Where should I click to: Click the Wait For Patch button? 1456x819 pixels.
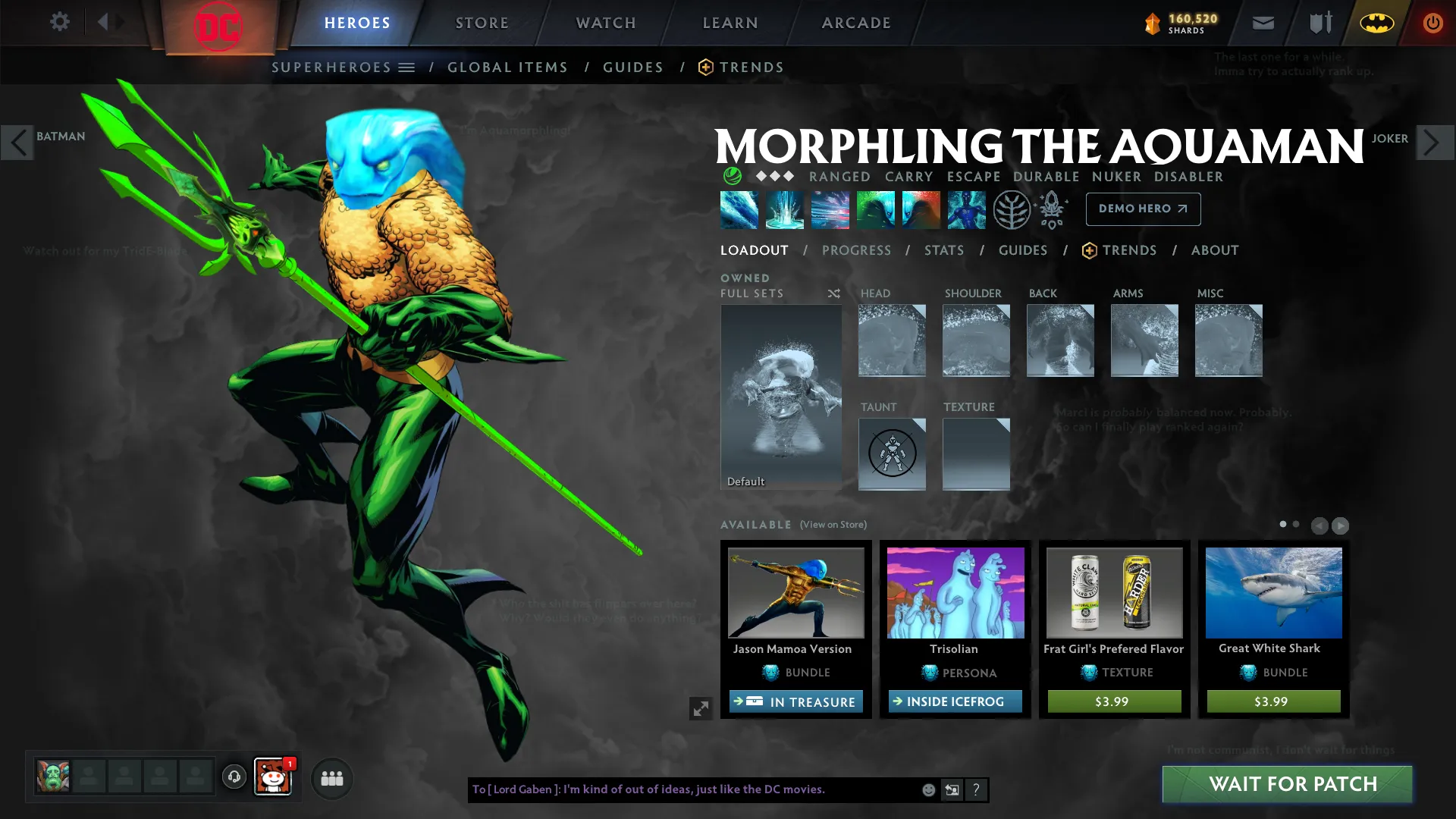click(x=1287, y=784)
